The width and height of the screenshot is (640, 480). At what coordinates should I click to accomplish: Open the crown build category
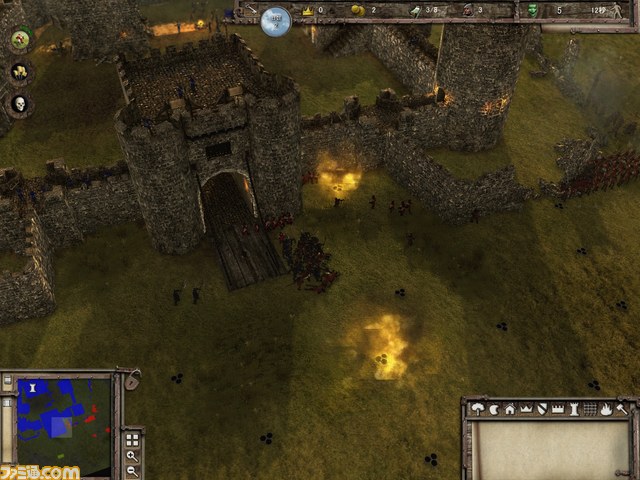(525, 408)
